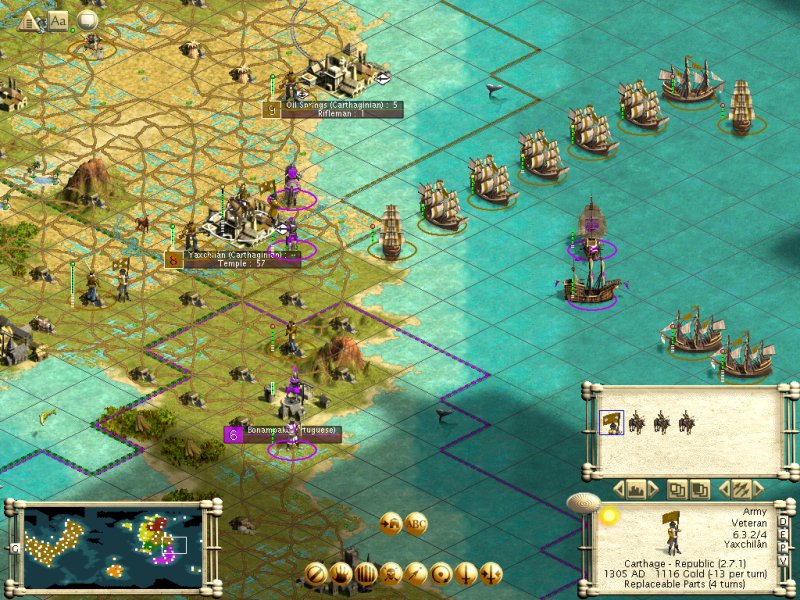Image resolution: width=800 pixels, height=600 pixels.
Task: Activate the skull and crossbones pillage order
Action: coord(391,573)
